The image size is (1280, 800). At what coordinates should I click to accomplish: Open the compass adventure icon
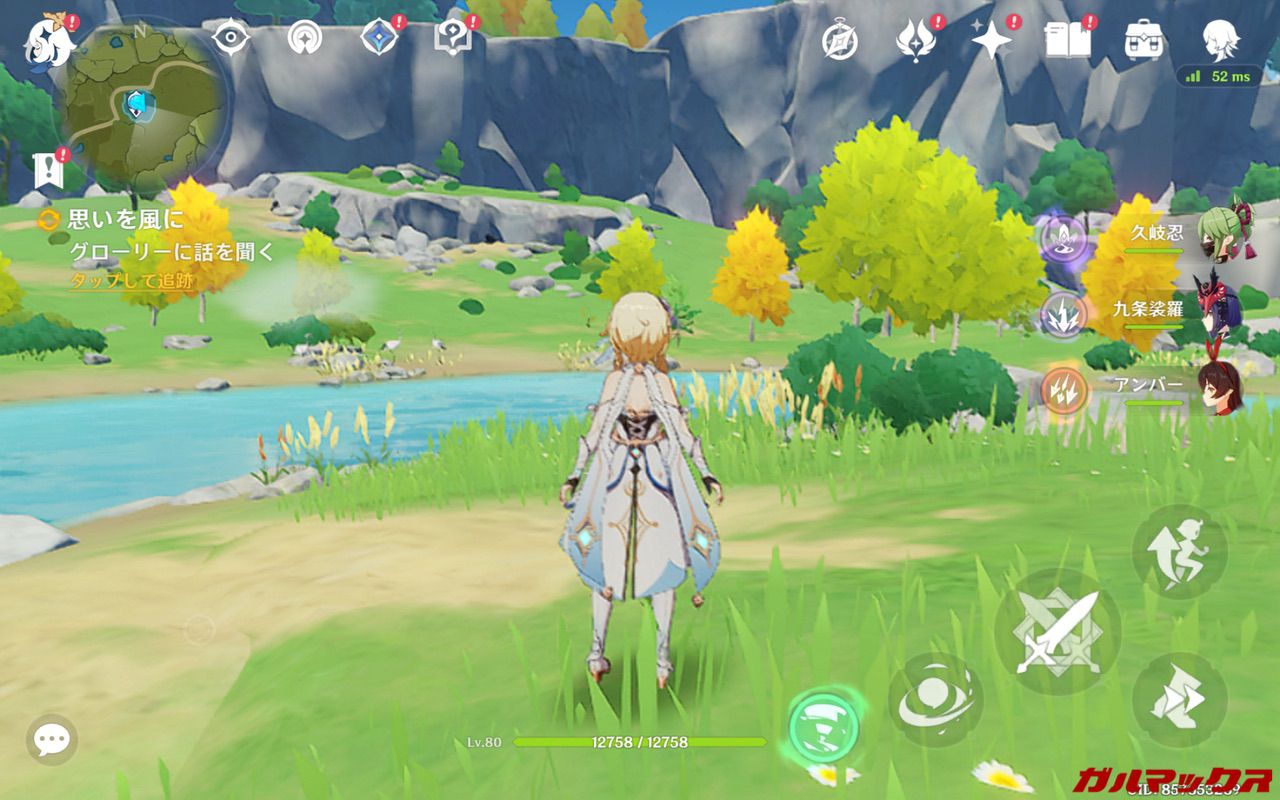tap(840, 40)
